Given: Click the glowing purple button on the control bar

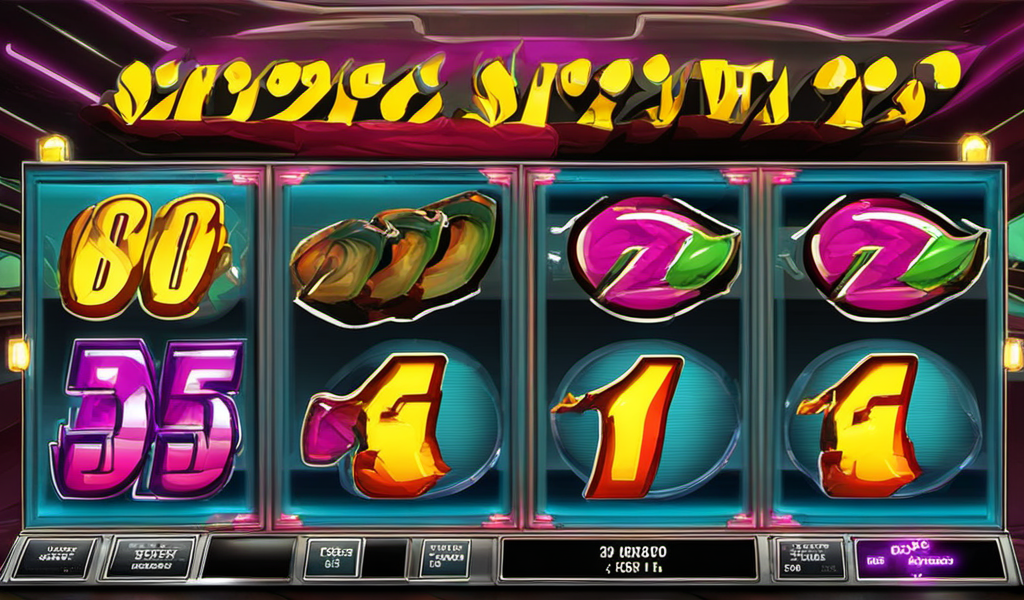Looking at the screenshot, I should [929, 559].
